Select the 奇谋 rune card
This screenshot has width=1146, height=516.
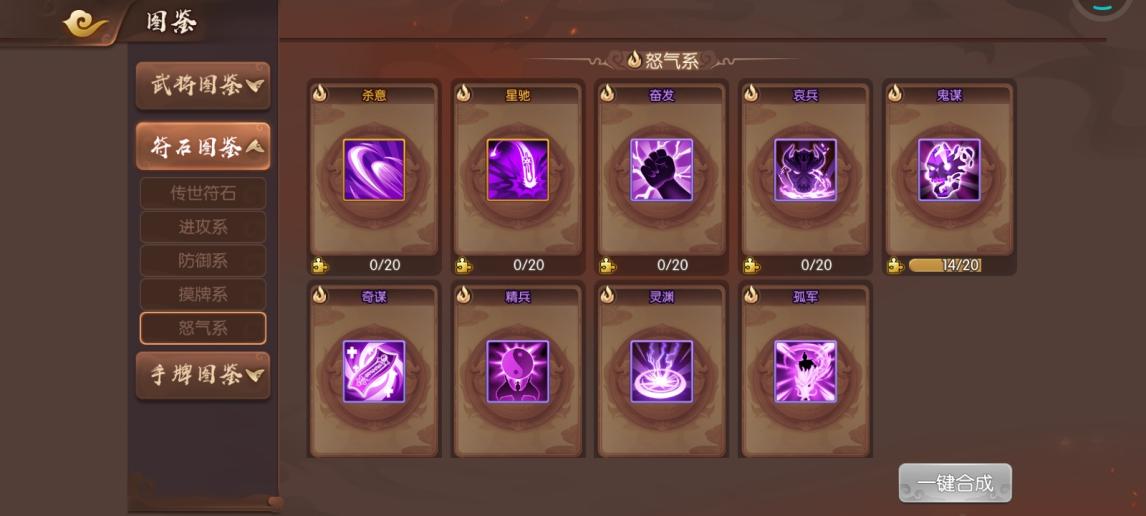coord(374,371)
